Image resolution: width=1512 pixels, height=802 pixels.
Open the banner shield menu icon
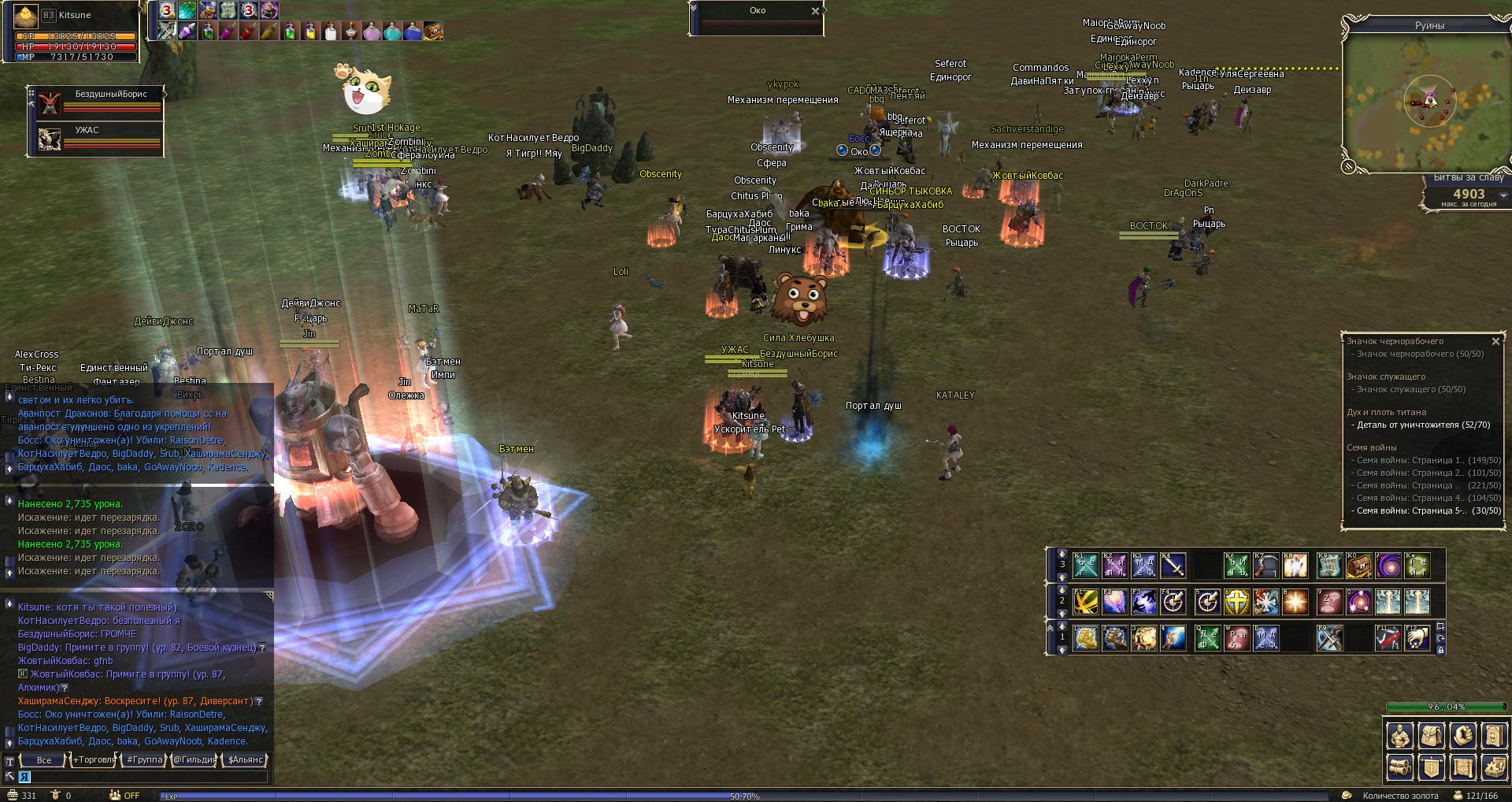tap(1432, 767)
